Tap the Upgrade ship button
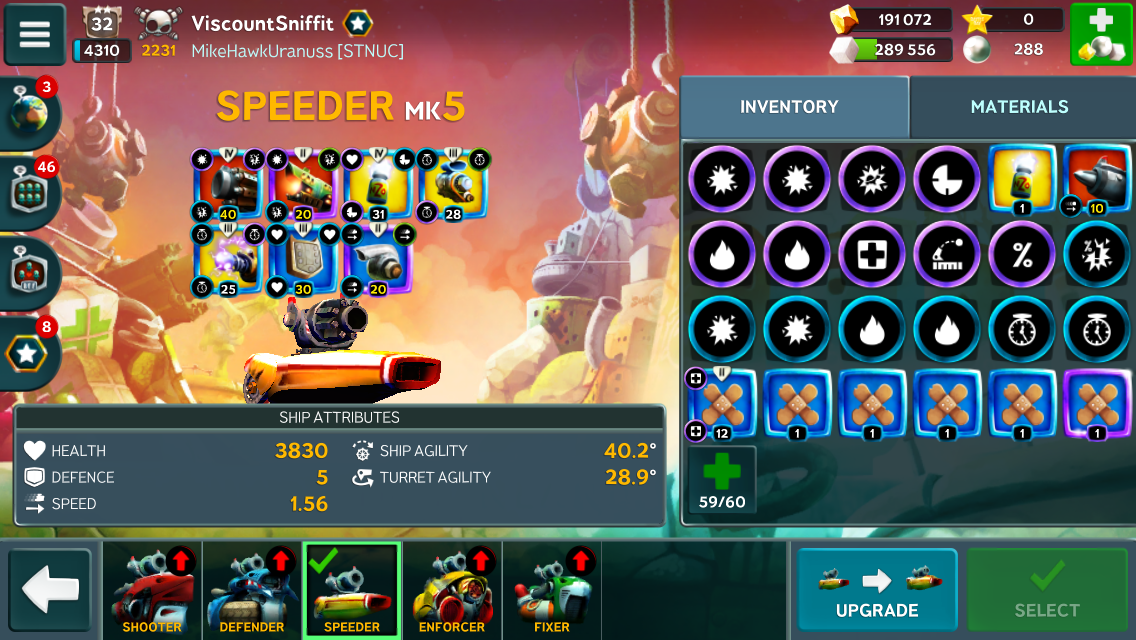 pyautogui.click(x=877, y=591)
